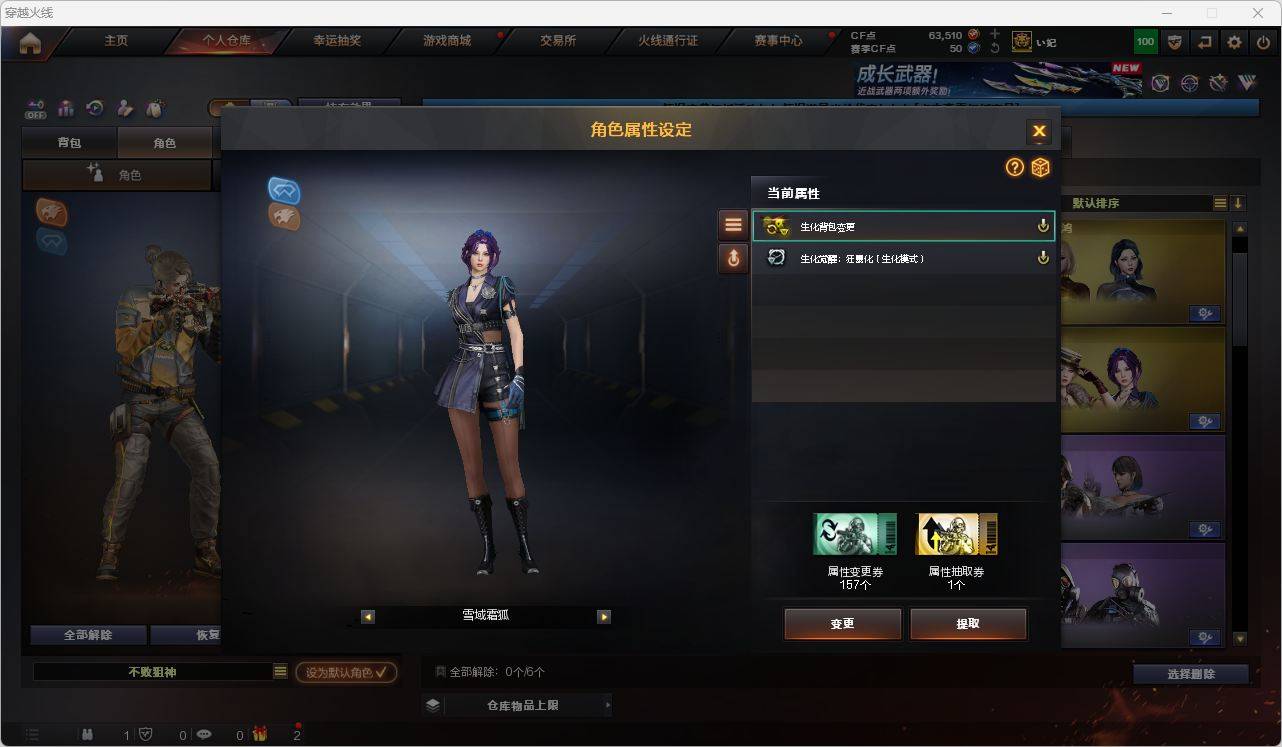Click the orange hamburger icon beside character preview

pyautogui.click(x=733, y=223)
